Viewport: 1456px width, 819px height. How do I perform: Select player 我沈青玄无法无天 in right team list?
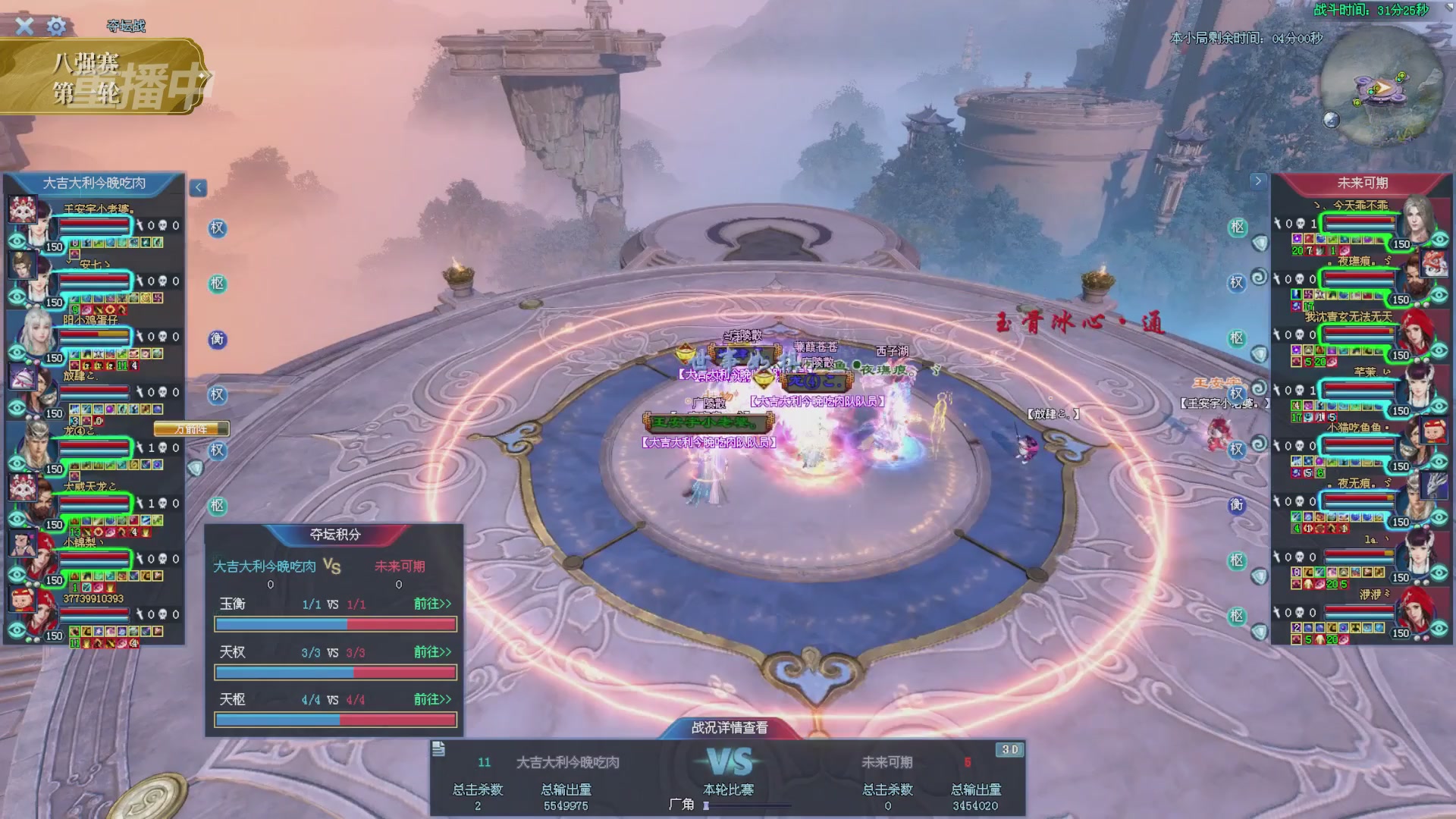coord(1359,334)
